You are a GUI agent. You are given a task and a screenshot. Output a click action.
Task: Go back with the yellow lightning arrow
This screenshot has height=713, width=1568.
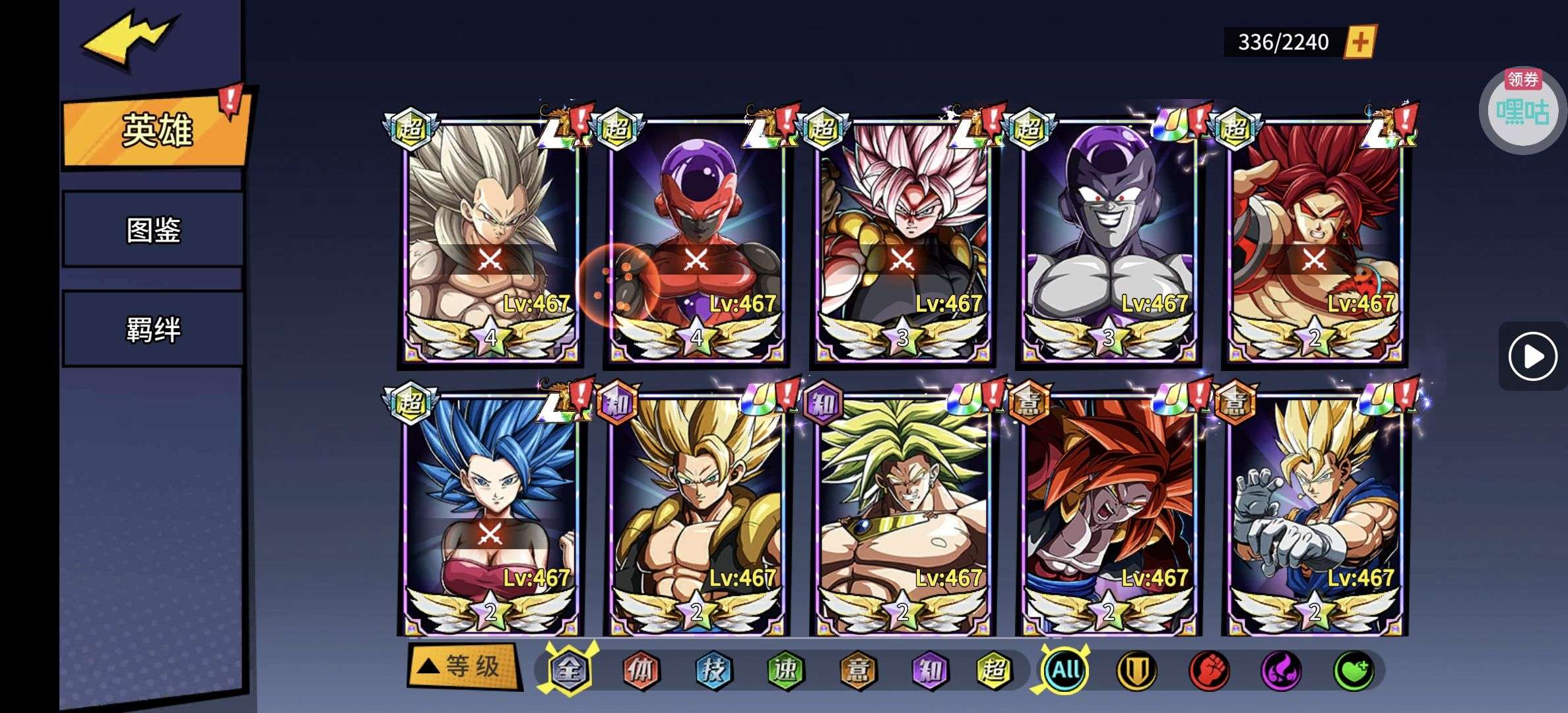pos(129,38)
